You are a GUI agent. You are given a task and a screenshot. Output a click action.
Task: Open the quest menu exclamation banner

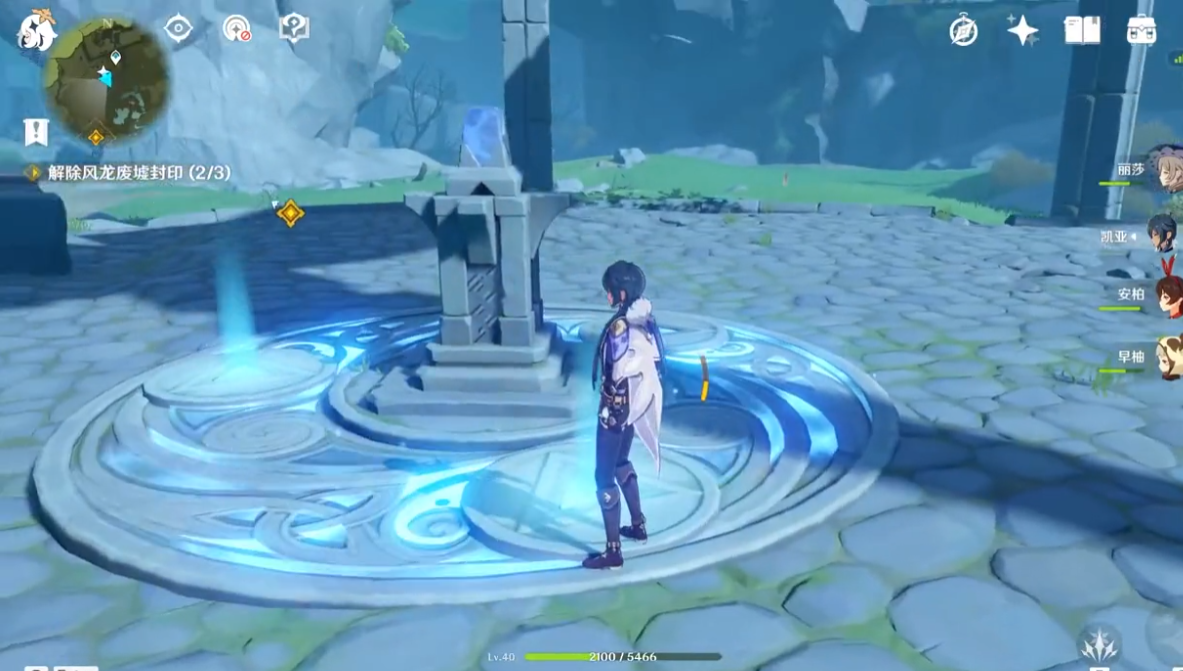coord(36,131)
